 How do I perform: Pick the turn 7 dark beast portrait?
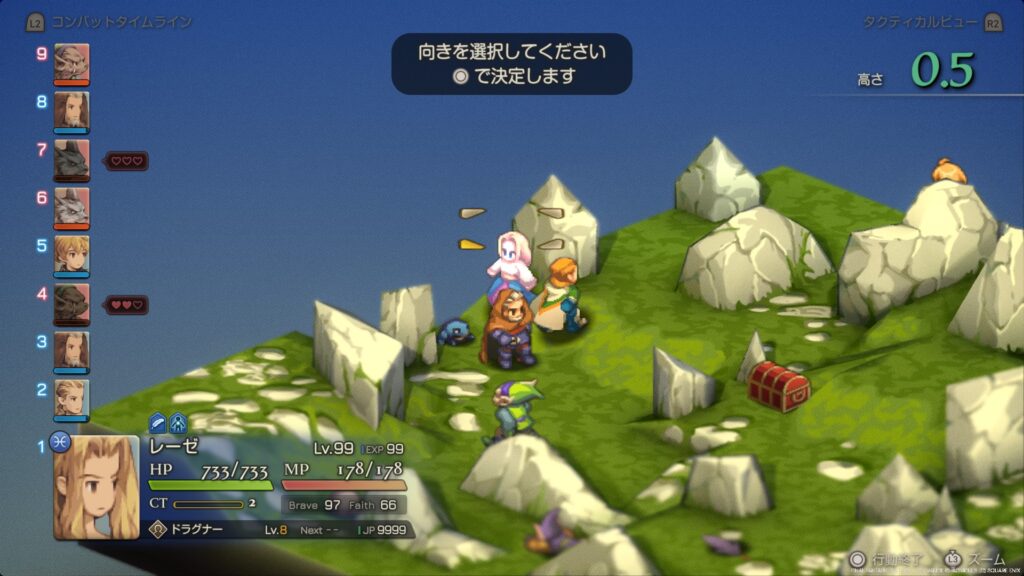tap(71, 157)
